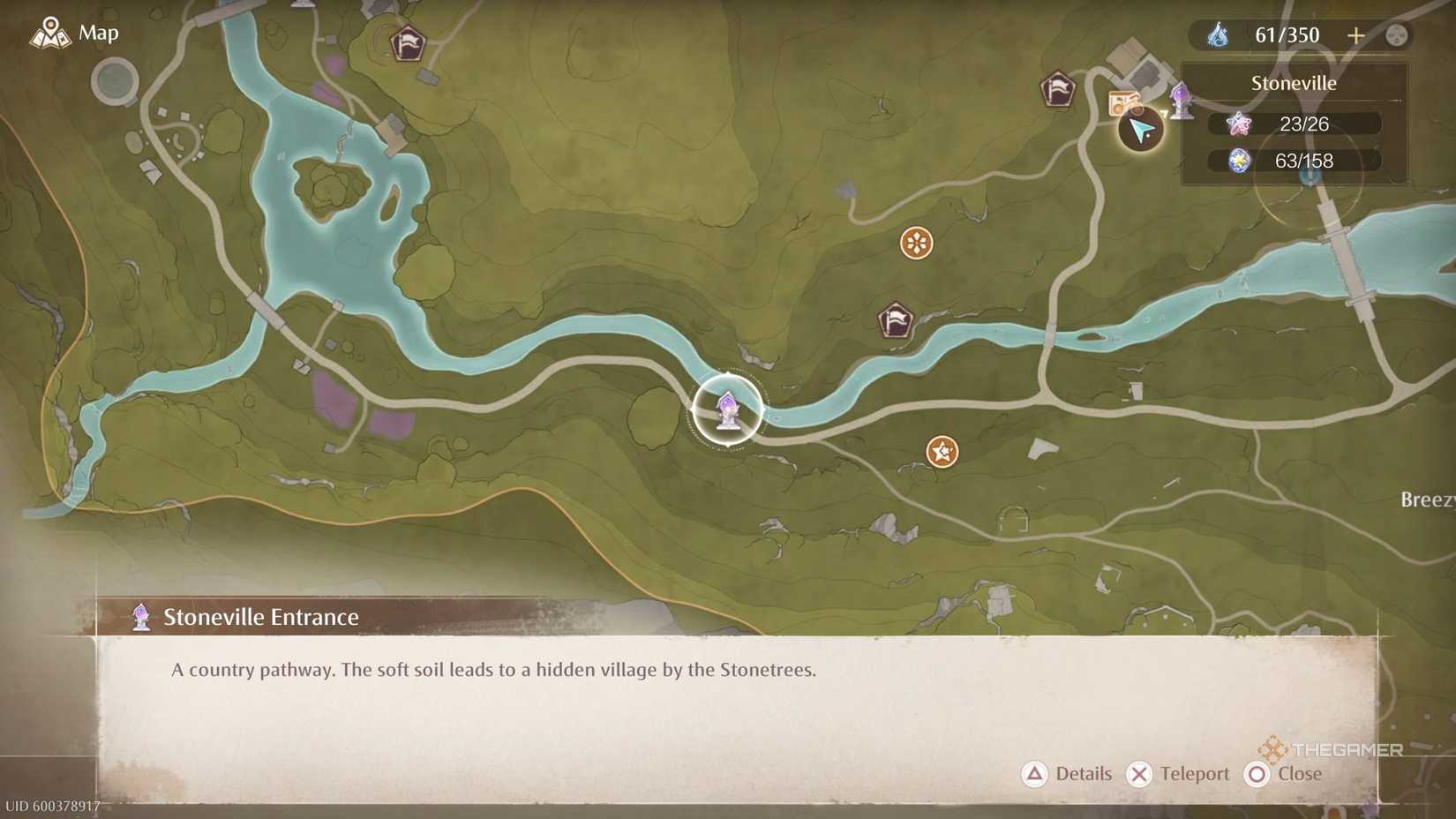This screenshot has width=1456, height=819.
Task: Select the orange star challenge marker
Action: point(941,450)
